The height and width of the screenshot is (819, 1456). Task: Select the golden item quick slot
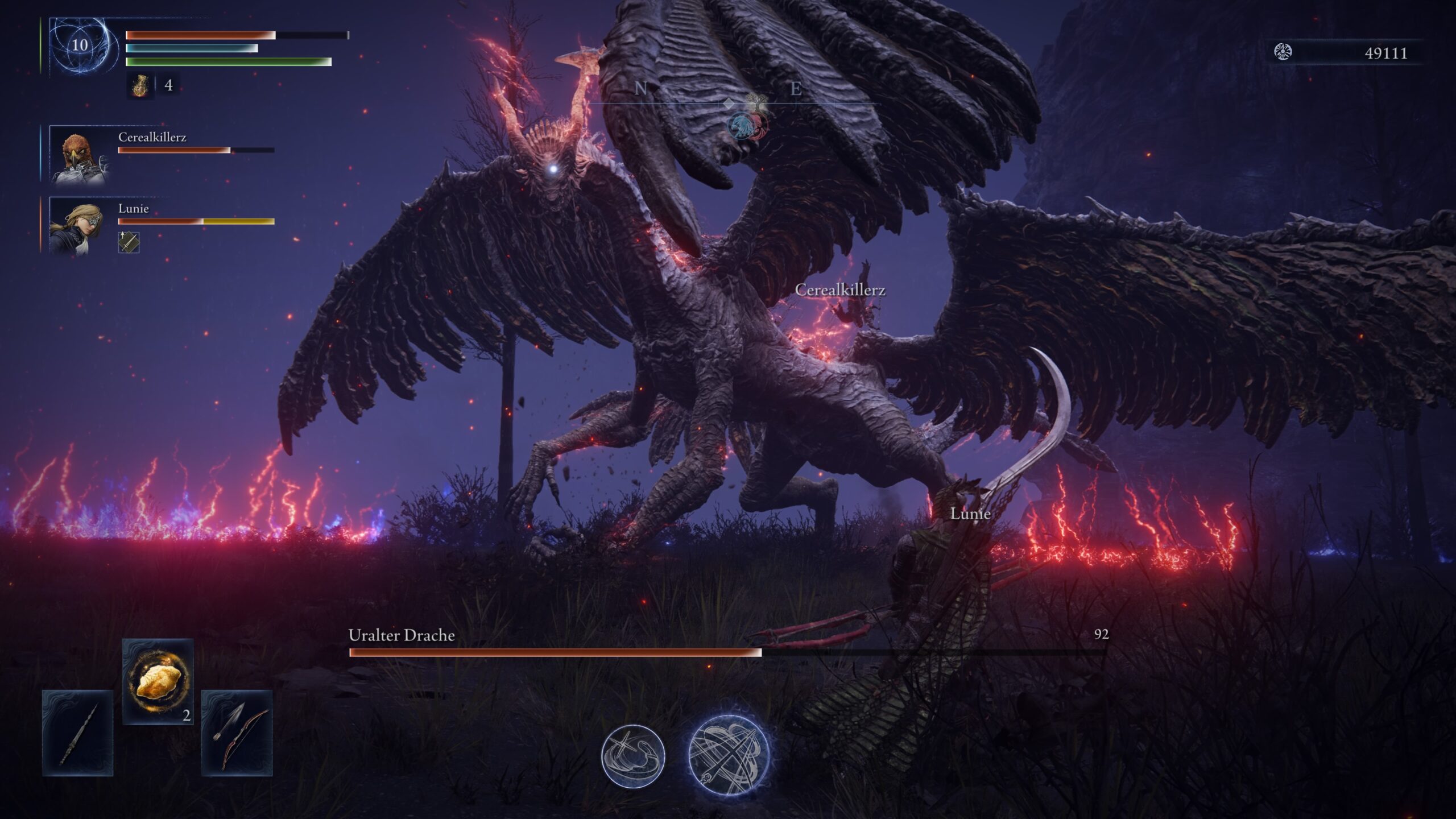tap(158, 681)
